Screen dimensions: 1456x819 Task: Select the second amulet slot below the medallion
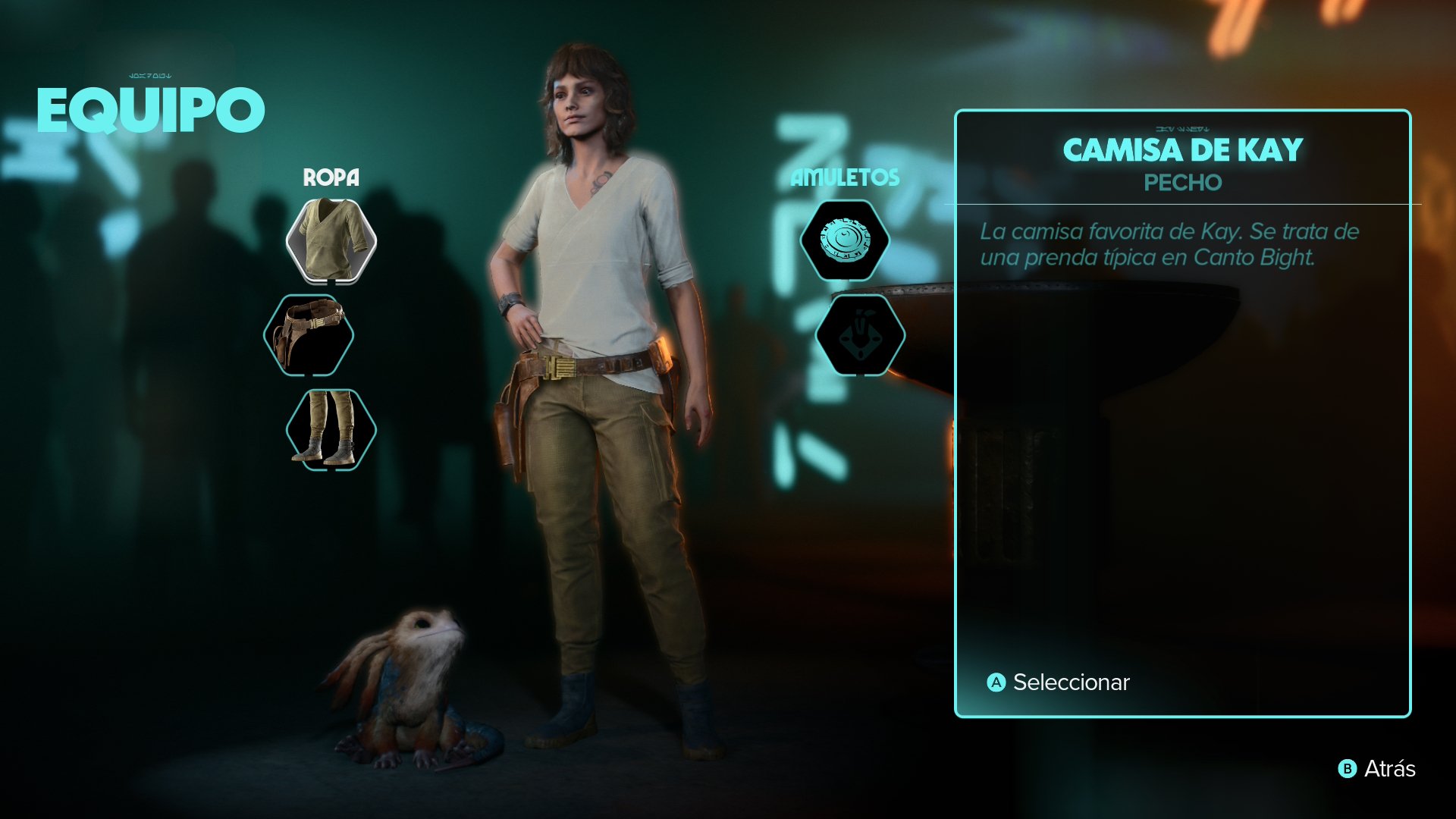860,335
